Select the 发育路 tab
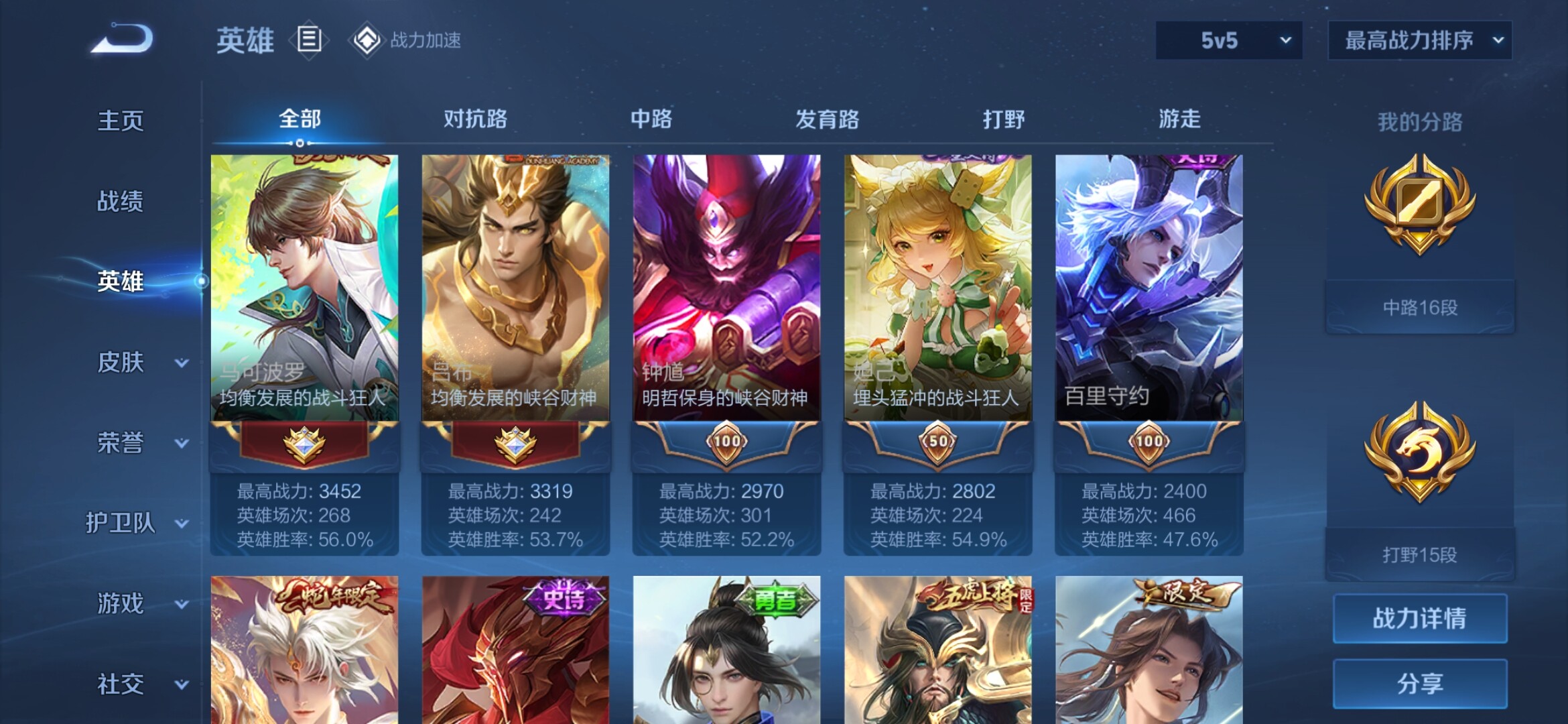 click(x=827, y=119)
